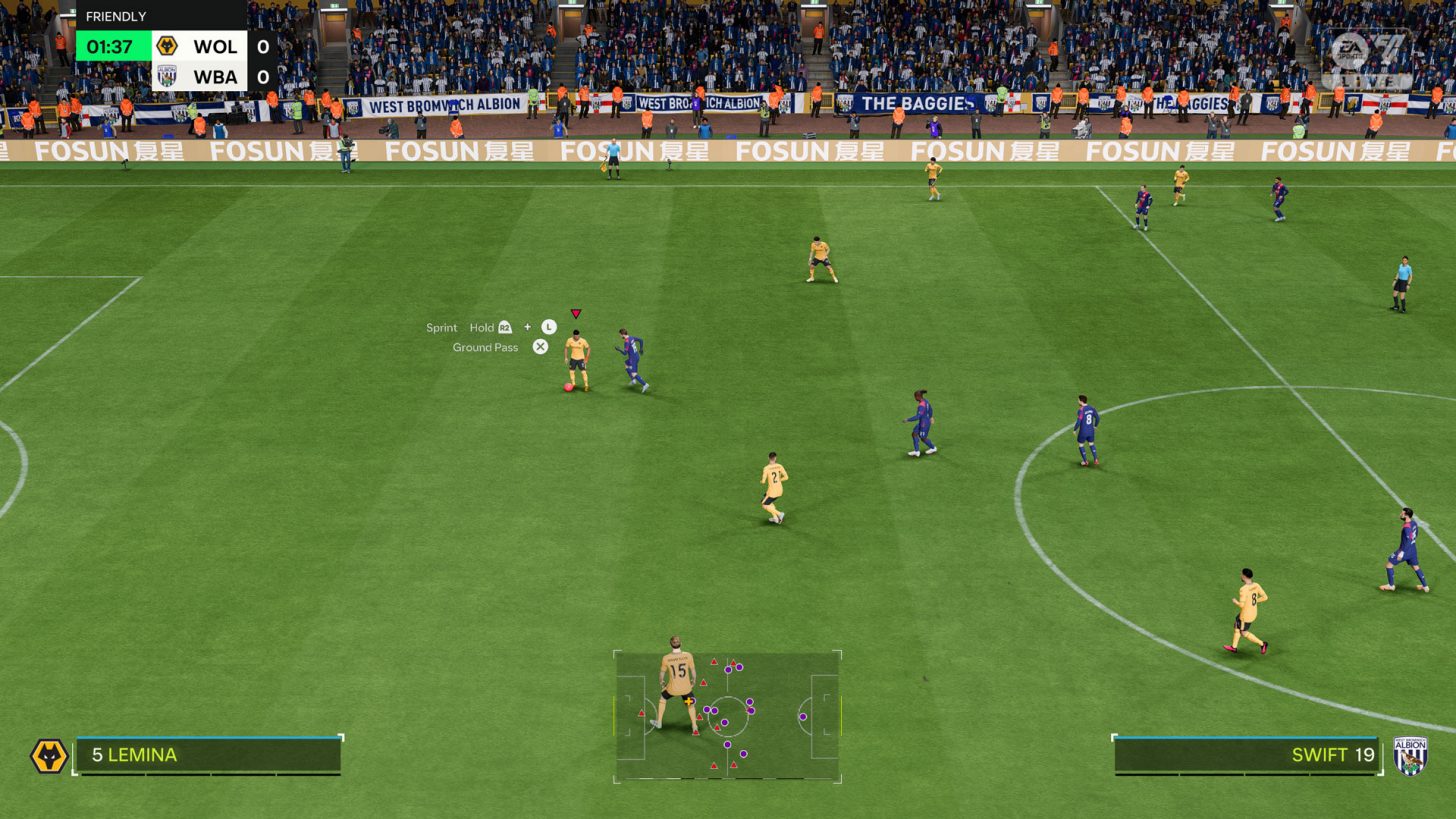Screen dimensions: 1456x819
Task: Expand the minimap radar view
Action: click(727, 716)
